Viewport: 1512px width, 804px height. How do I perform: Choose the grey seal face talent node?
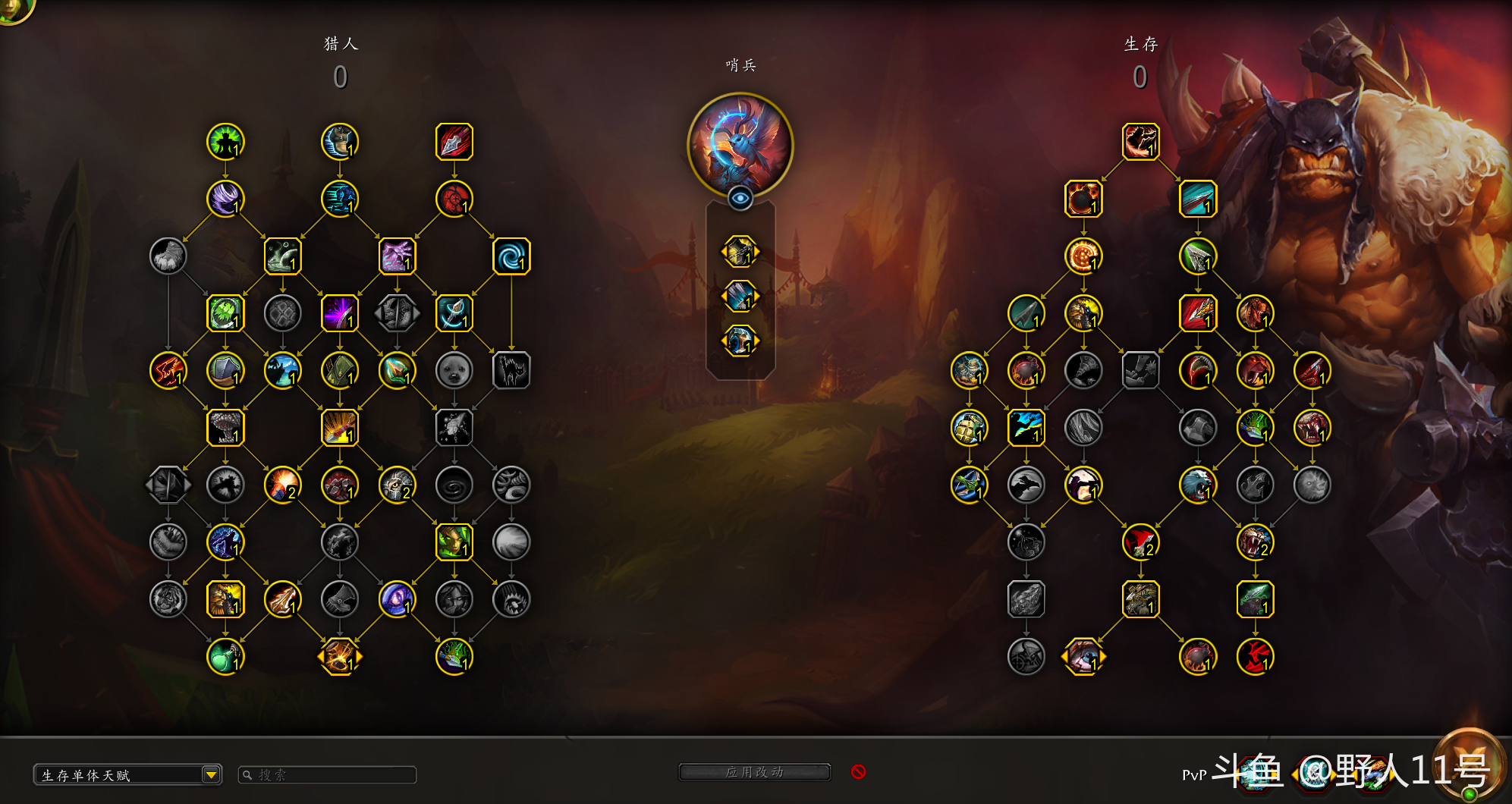coord(454,370)
